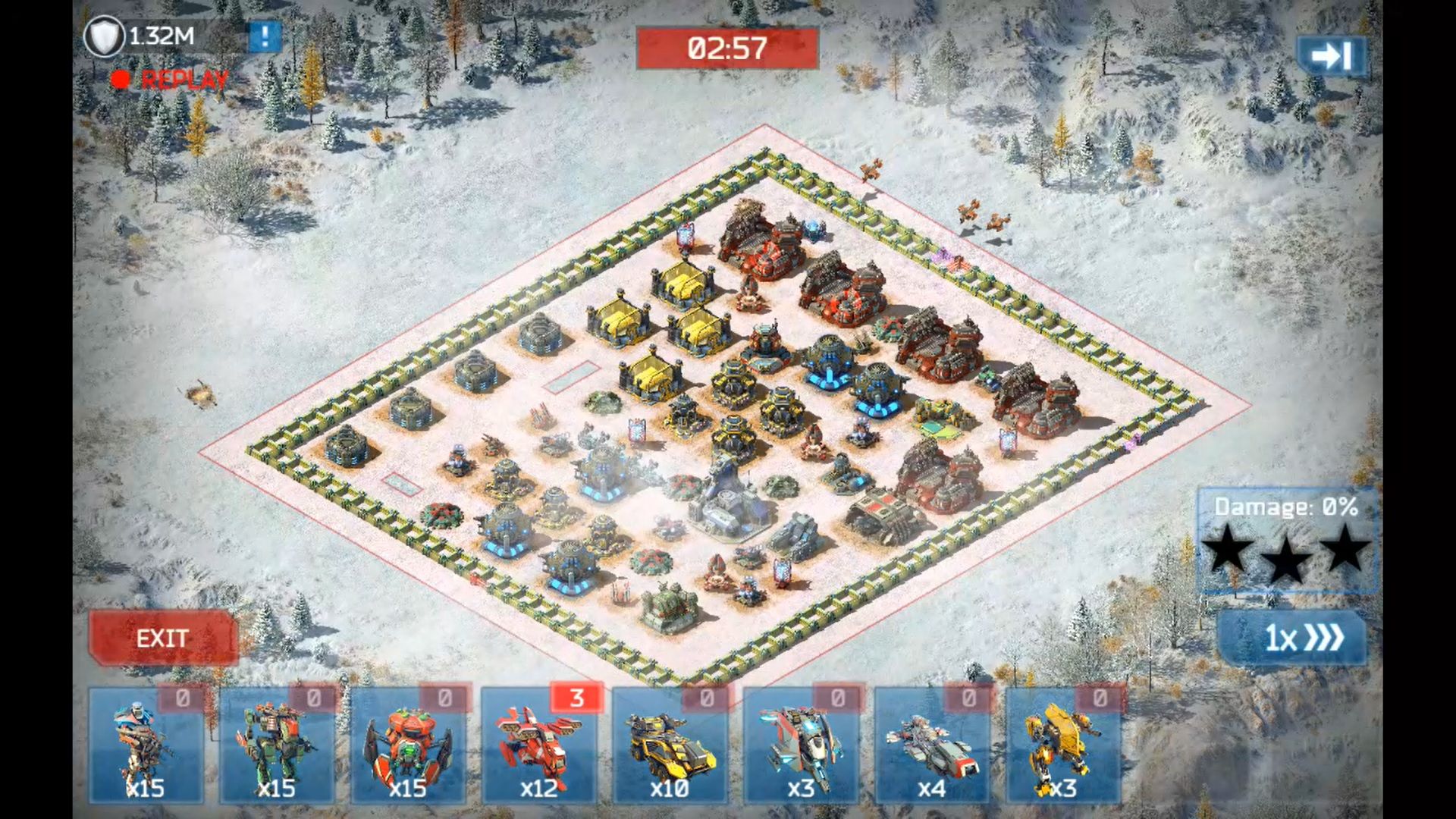Select the grey airship unit card
Image resolution: width=1456 pixels, height=819 pixels.
(x=932, y=746)
